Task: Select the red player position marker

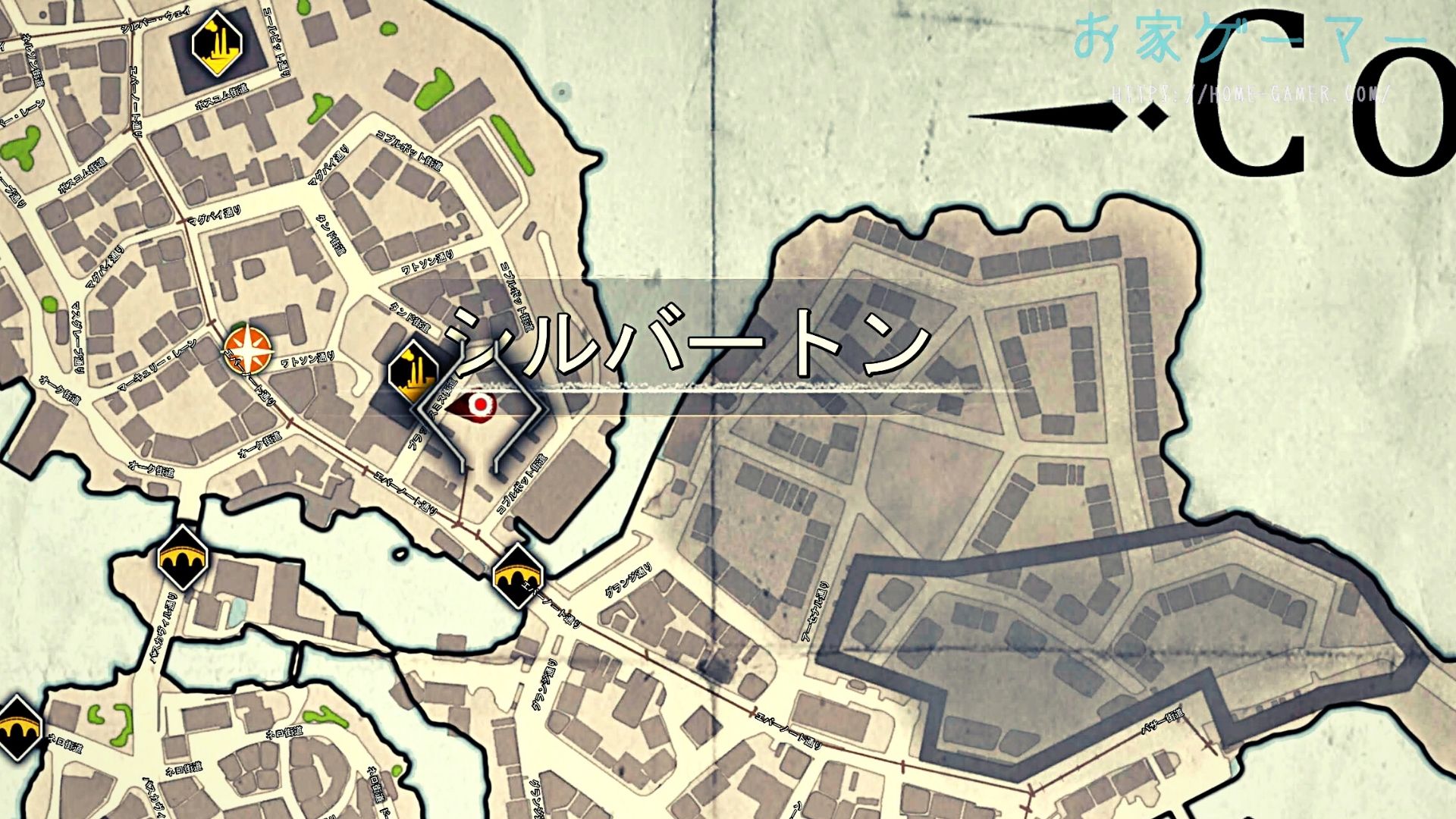Action: tap(479, 406)
